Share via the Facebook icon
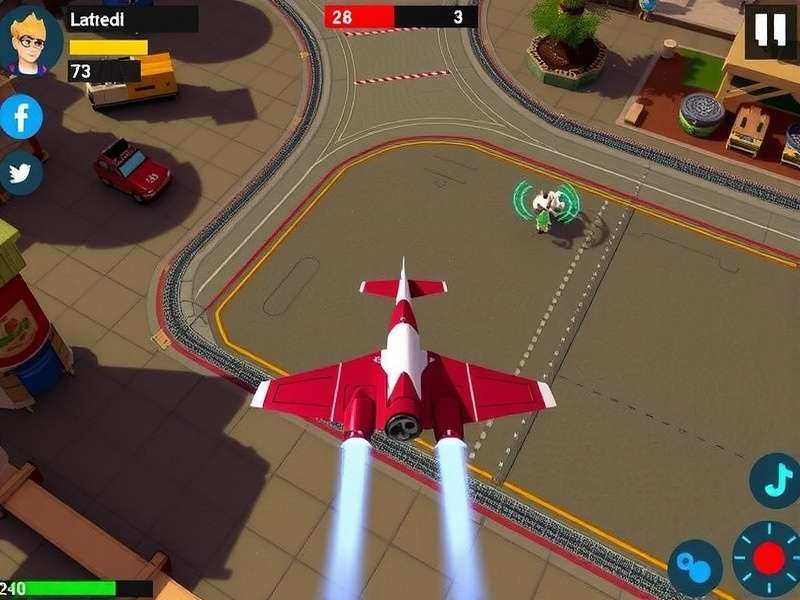800x600 pixels. (21, 119)
